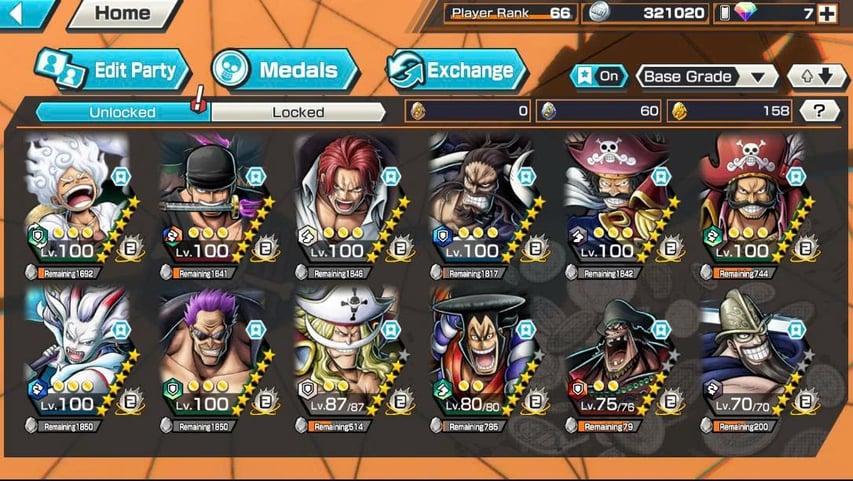
Task: Reverse the sort order with arrows button
Action: pos(817,76)
